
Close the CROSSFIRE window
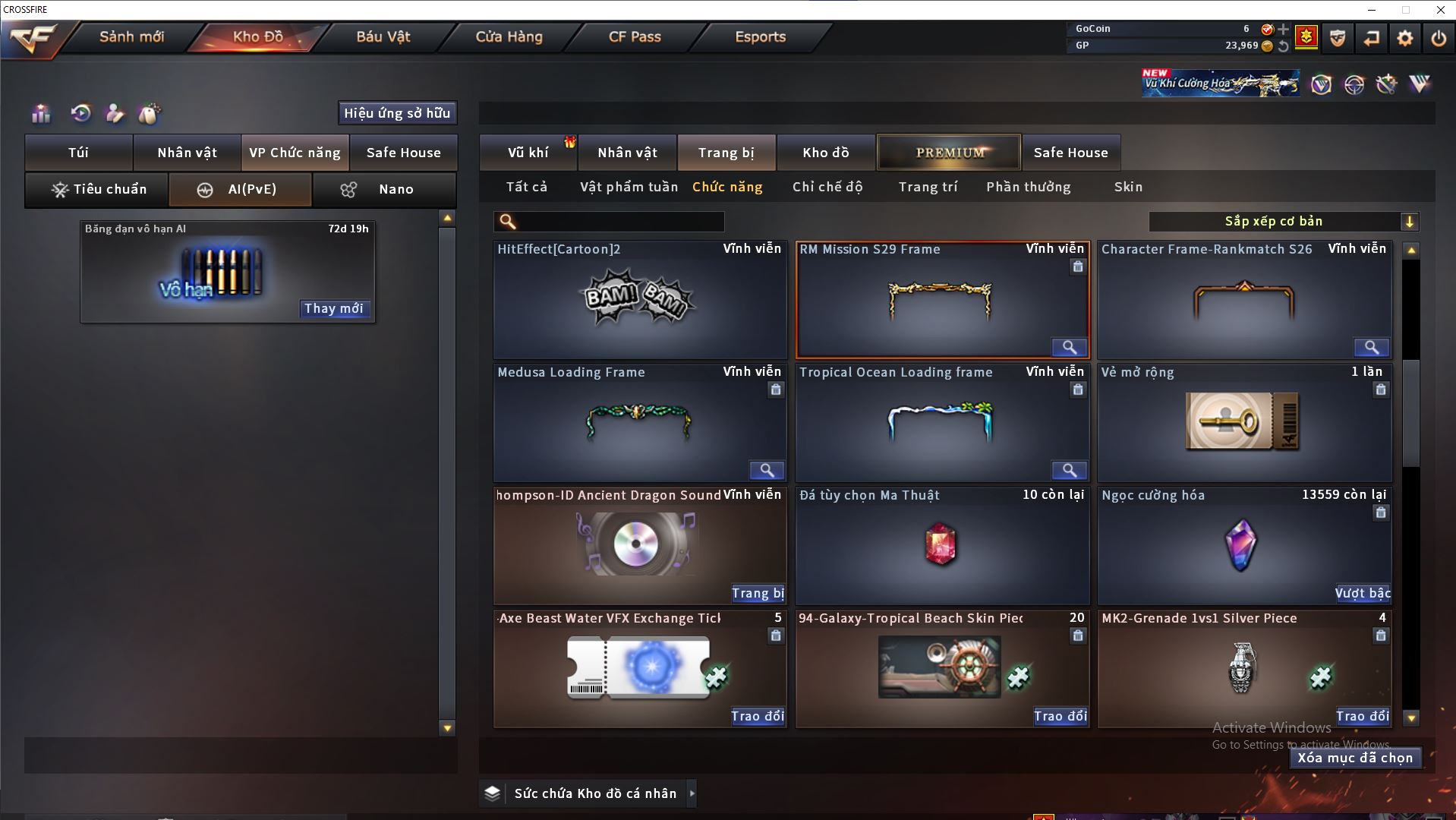tap(1440, 10)
